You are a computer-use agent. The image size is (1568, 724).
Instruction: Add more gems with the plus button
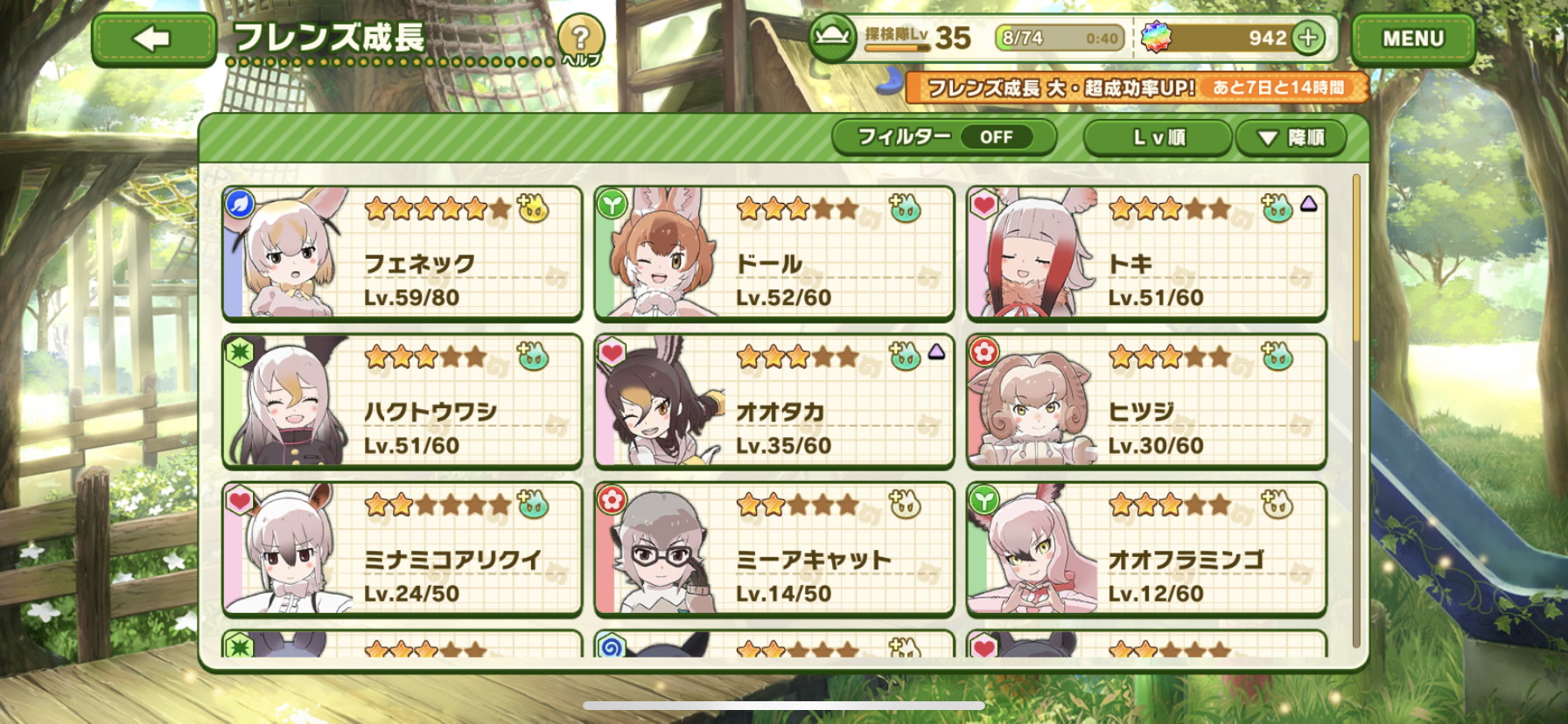tap(1308, 38)
